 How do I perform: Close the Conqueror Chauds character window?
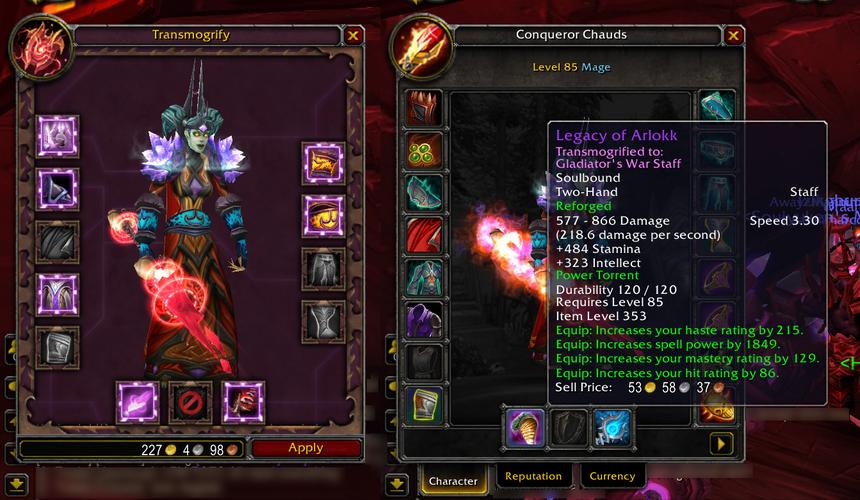point(733,36)
